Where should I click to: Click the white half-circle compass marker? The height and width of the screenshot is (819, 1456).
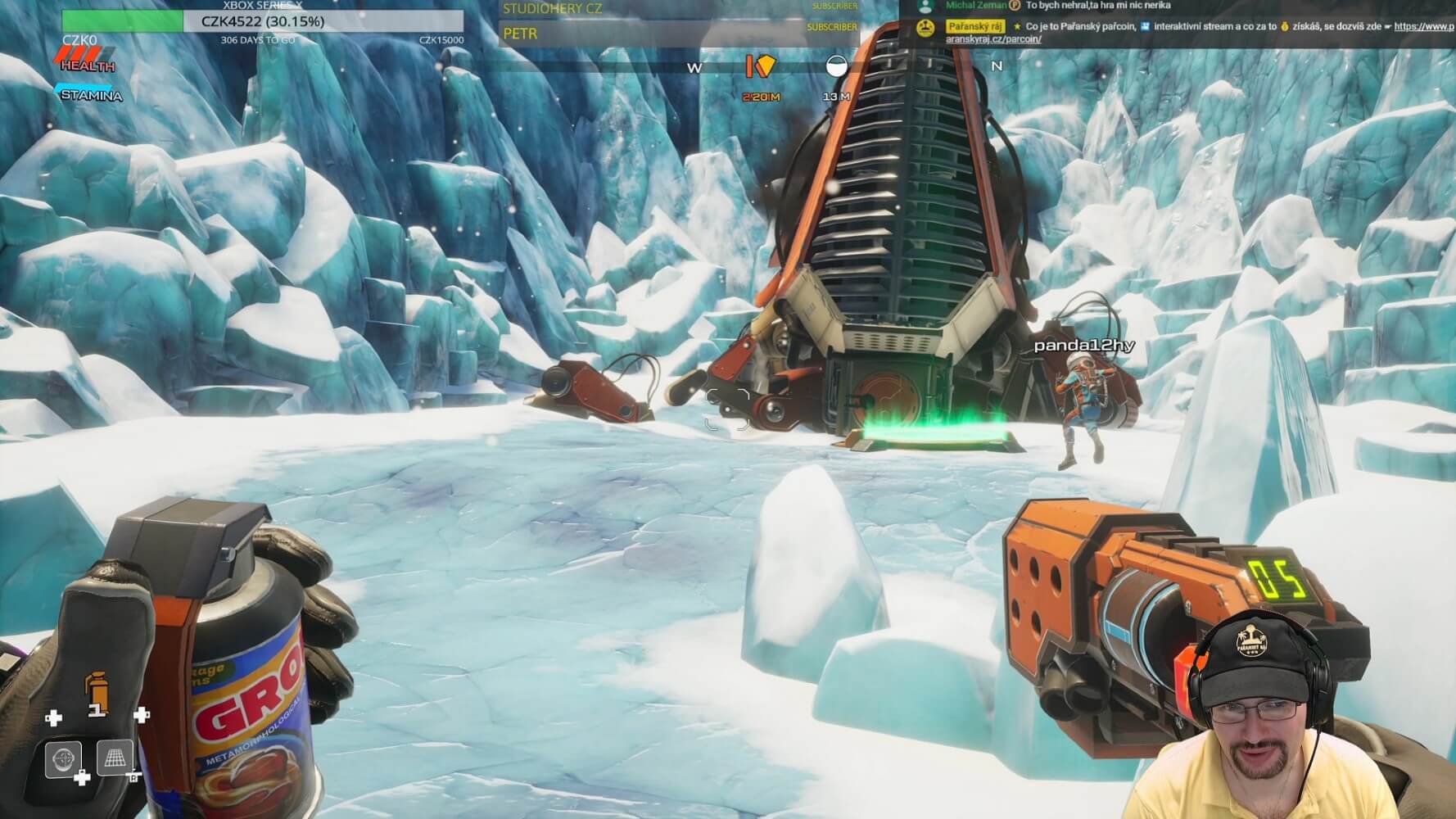[x=836, y=66]
